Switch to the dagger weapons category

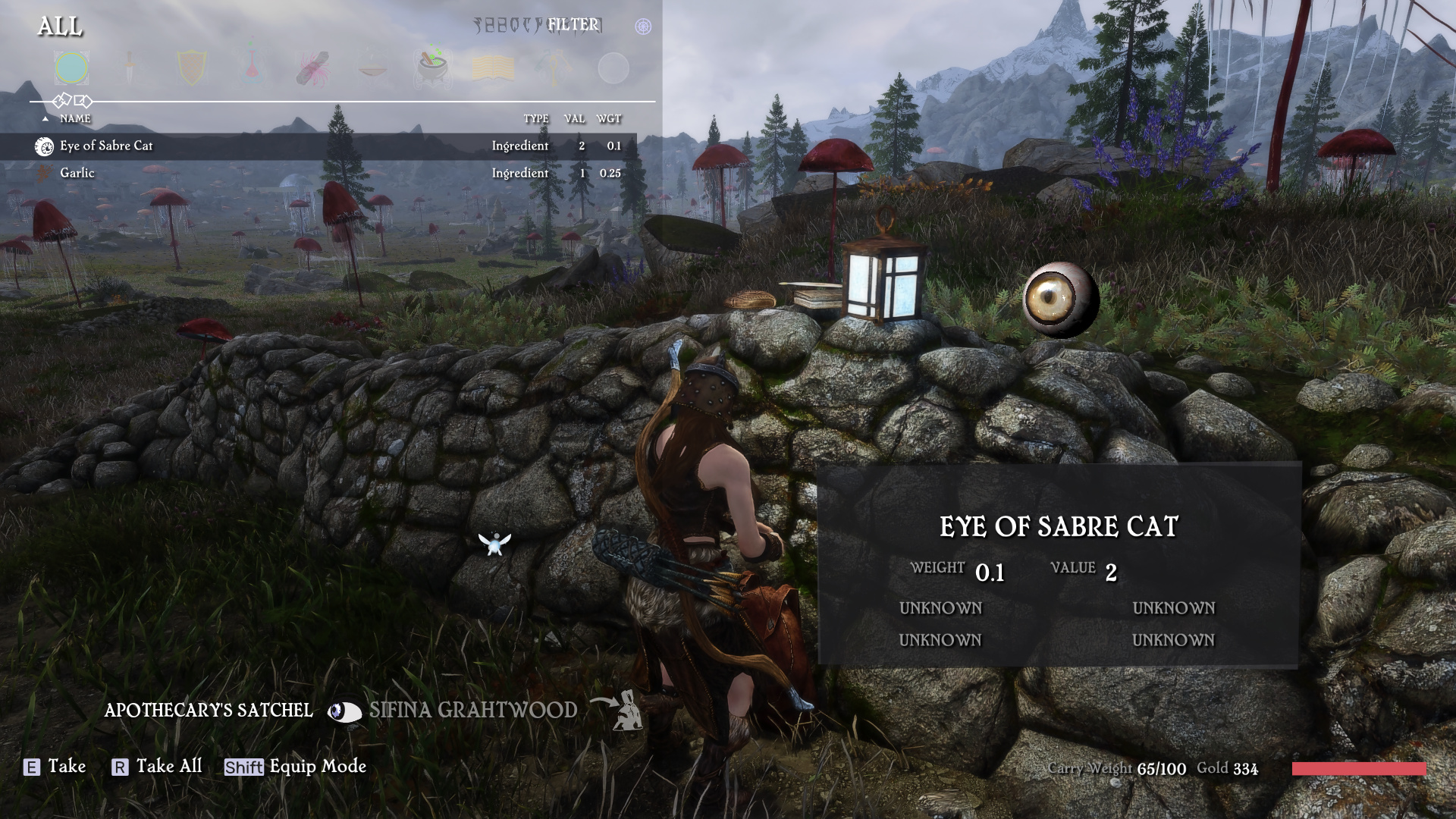[130, 68]
